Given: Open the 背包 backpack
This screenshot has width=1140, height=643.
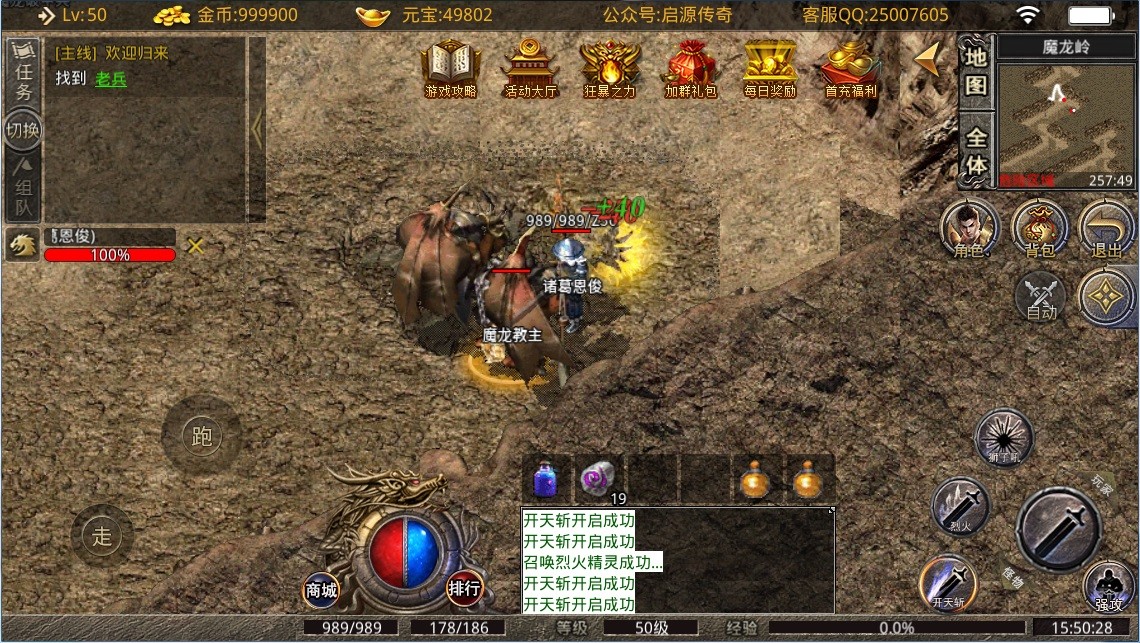Looking at the screenshot, I should pyautogui.click(x=1040, y=228).
